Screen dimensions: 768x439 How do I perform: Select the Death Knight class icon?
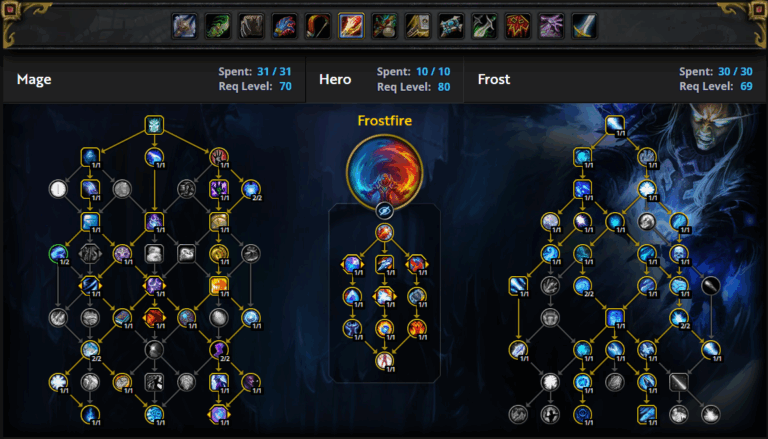pyautogui.click(x=183, y=25)
